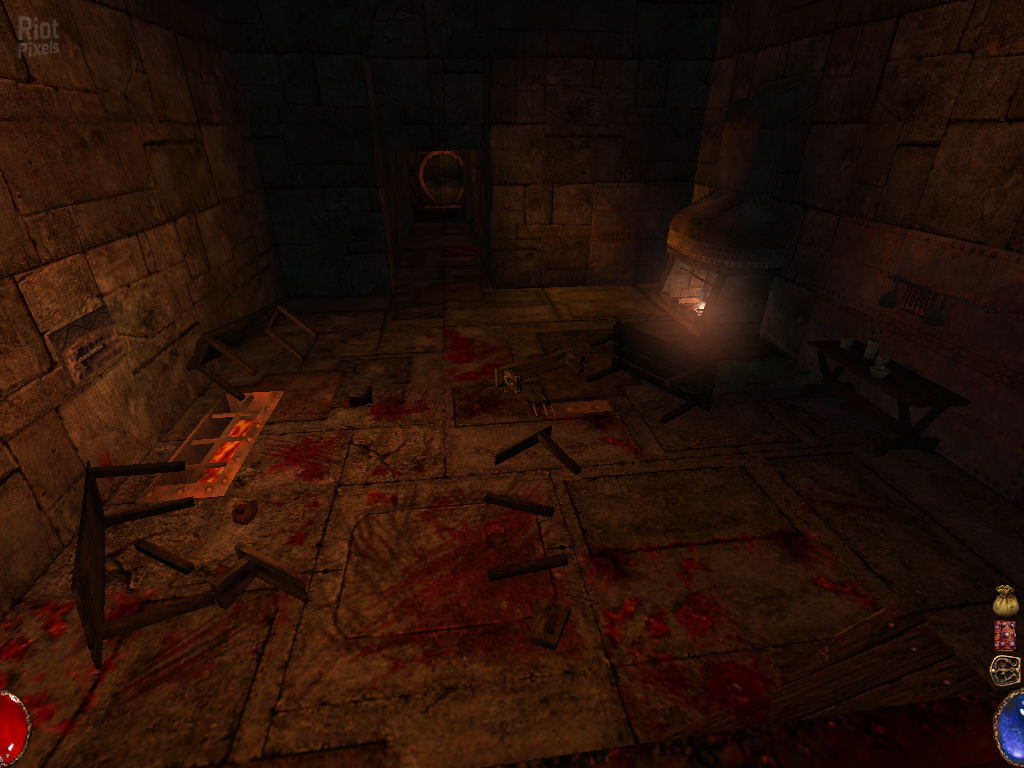
Task: Open the inventory bag icon
Action: coord(1005,600)
